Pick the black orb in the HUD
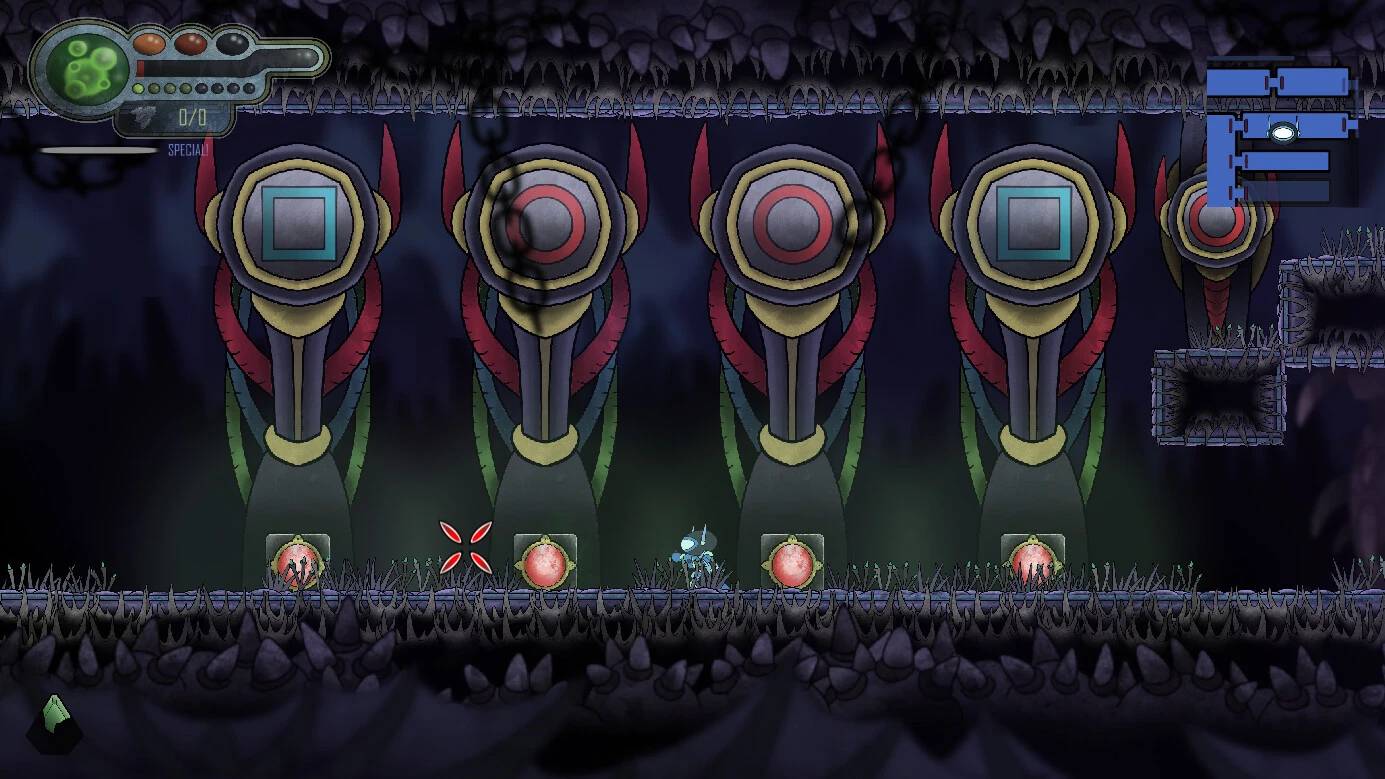 point(231,43)
